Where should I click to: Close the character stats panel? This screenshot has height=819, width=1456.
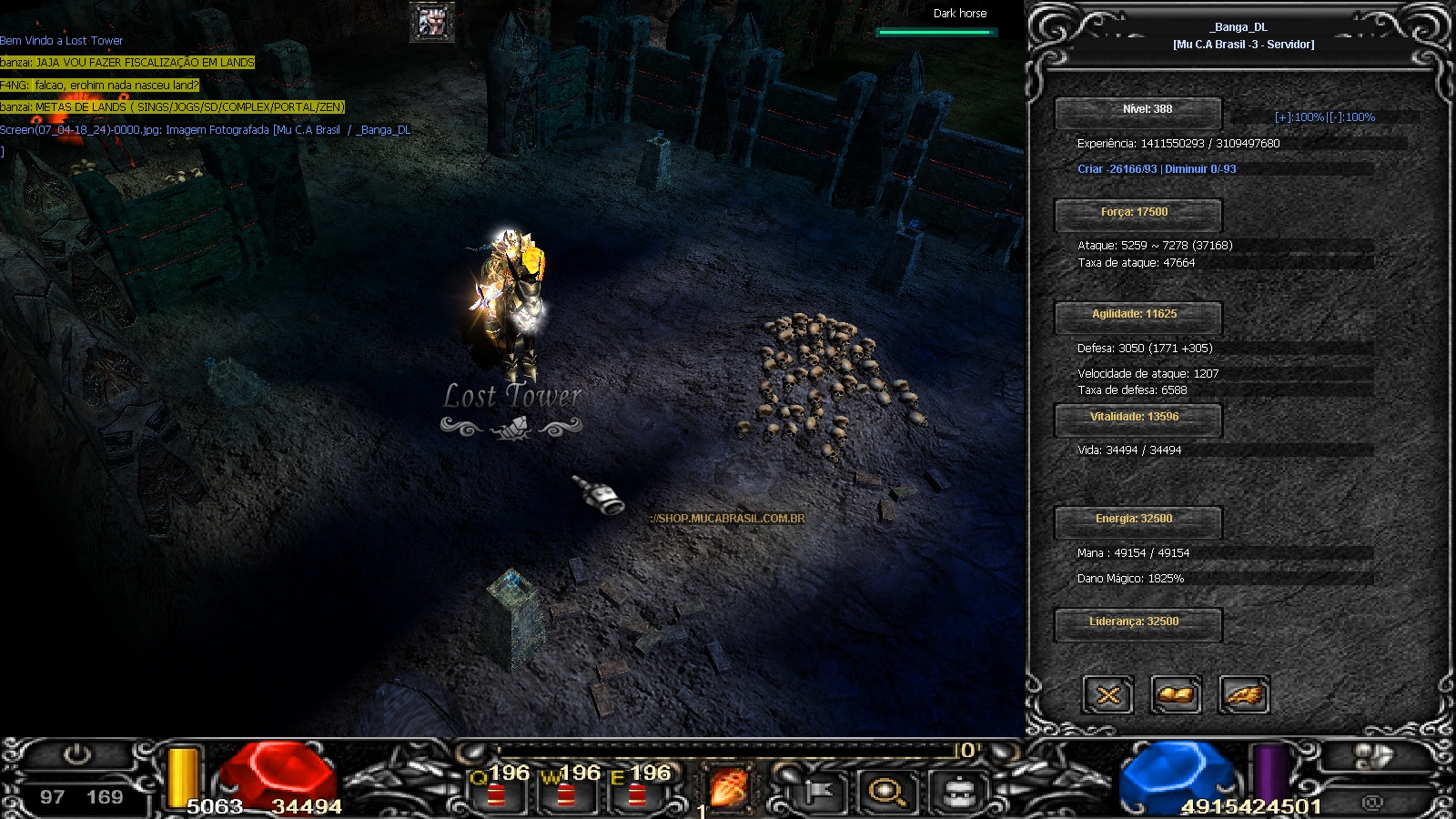tap(1107, 696)
